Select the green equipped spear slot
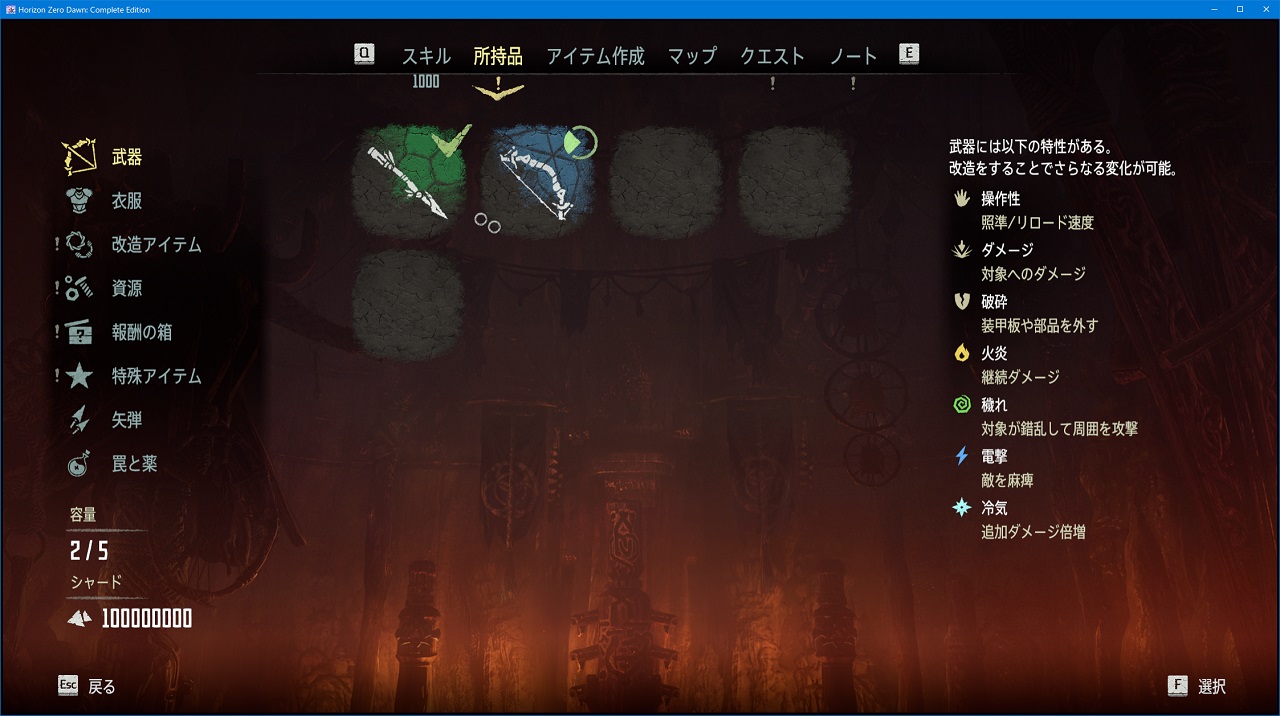 coord(409,180)
